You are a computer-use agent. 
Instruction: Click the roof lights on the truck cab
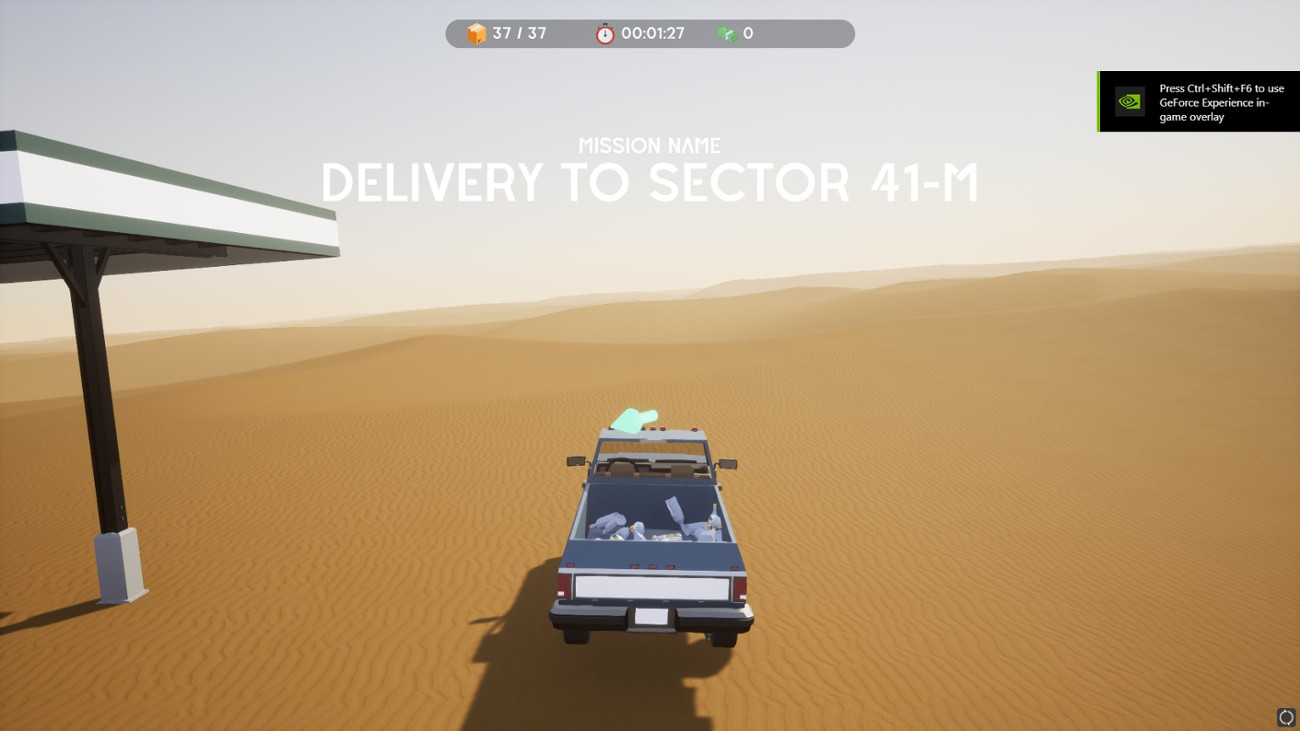663,426
